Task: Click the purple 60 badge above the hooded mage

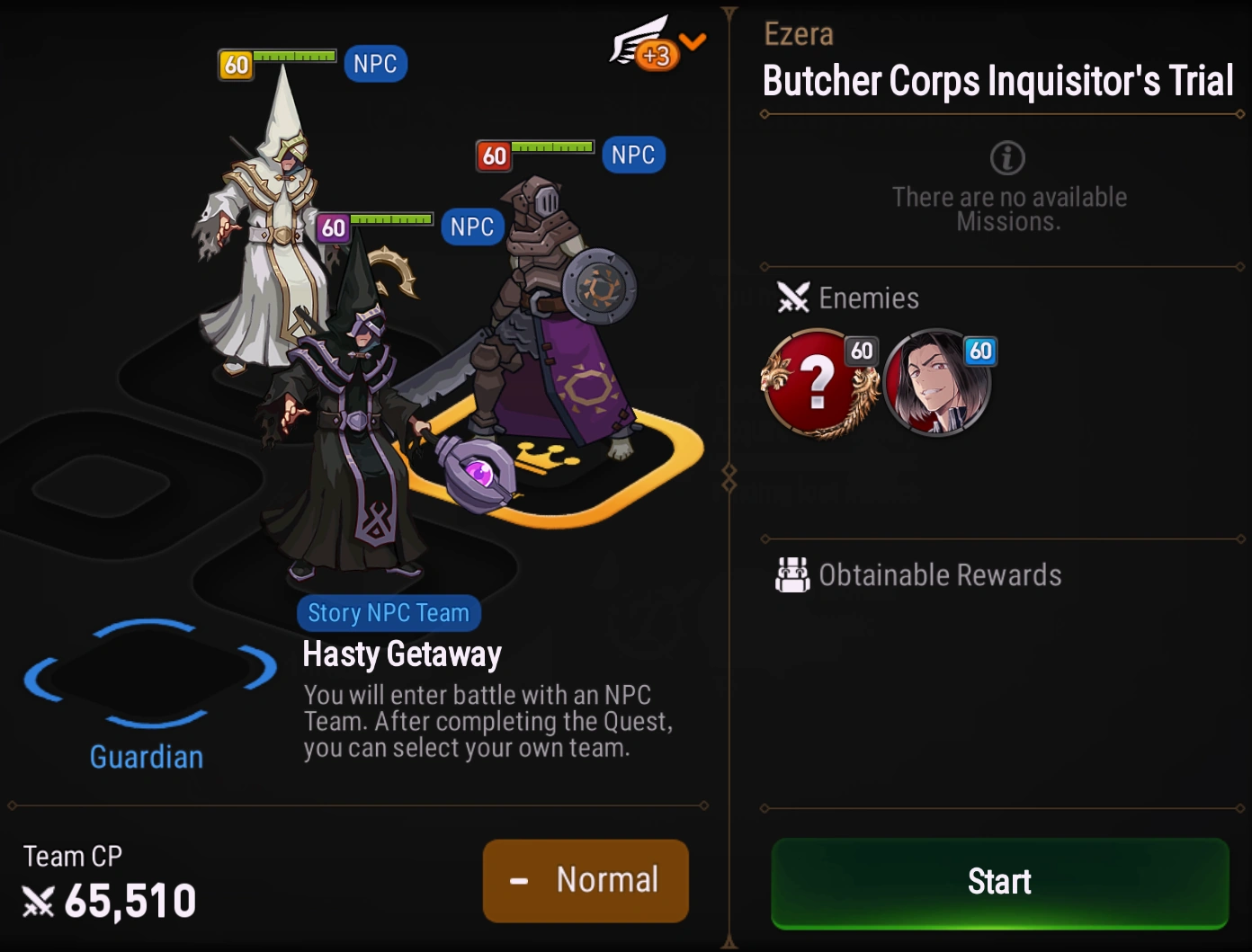Action: pyautogui.click(x=332, y=228)
